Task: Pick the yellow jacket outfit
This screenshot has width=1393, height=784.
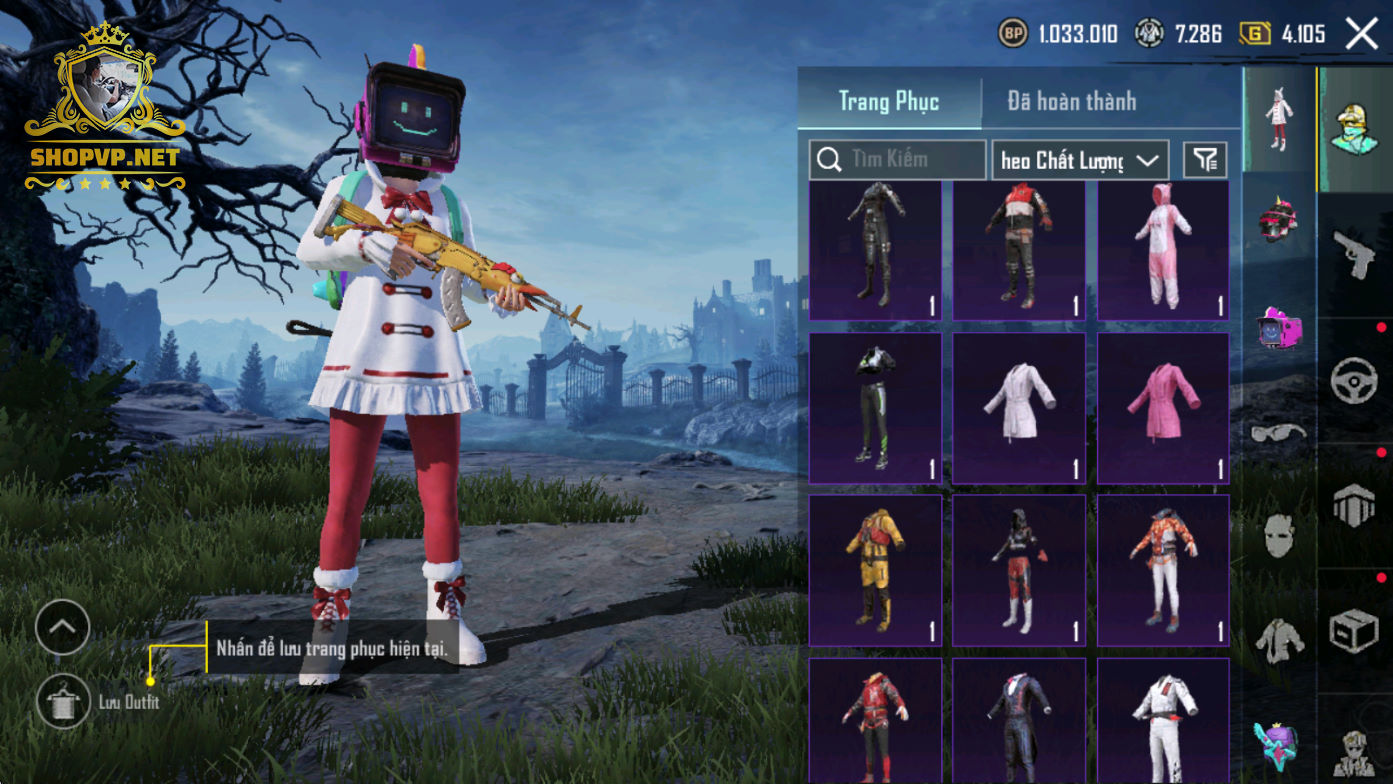Action: 875,570
